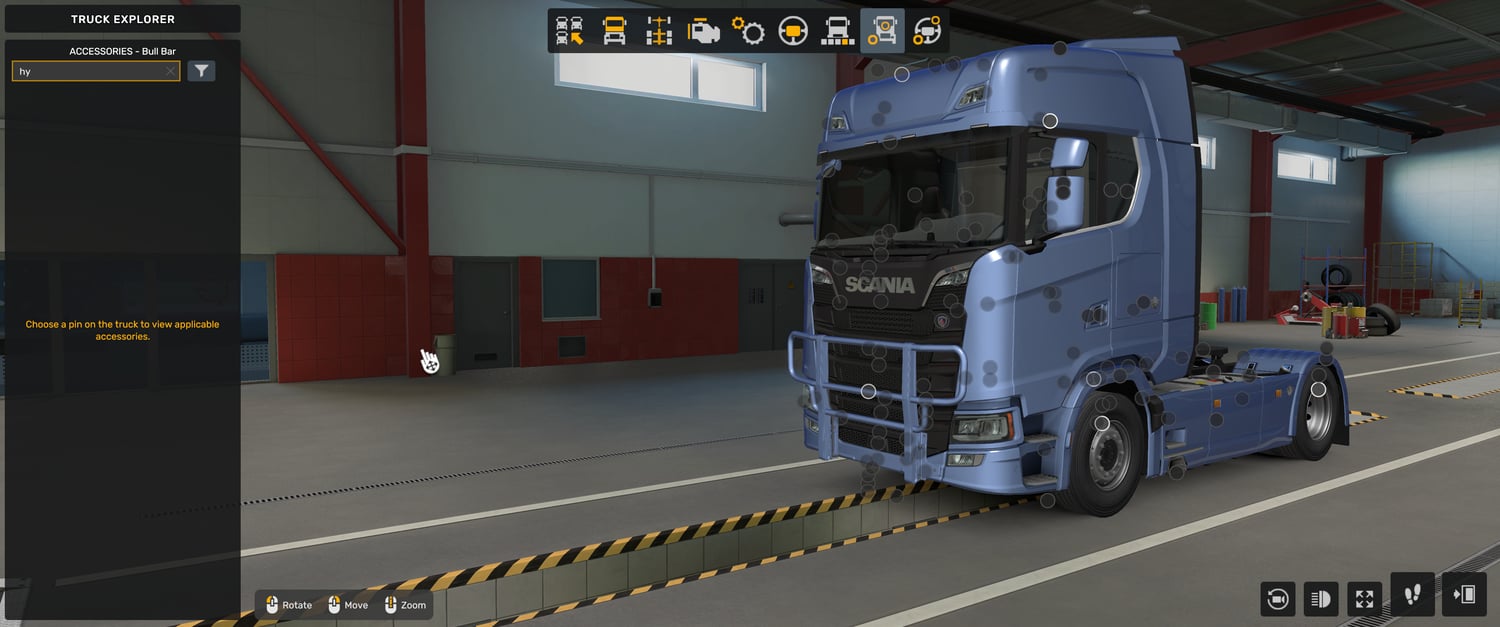Select the truck paint swatches icon
This screenshot has width=1500, height=627.
837,31
